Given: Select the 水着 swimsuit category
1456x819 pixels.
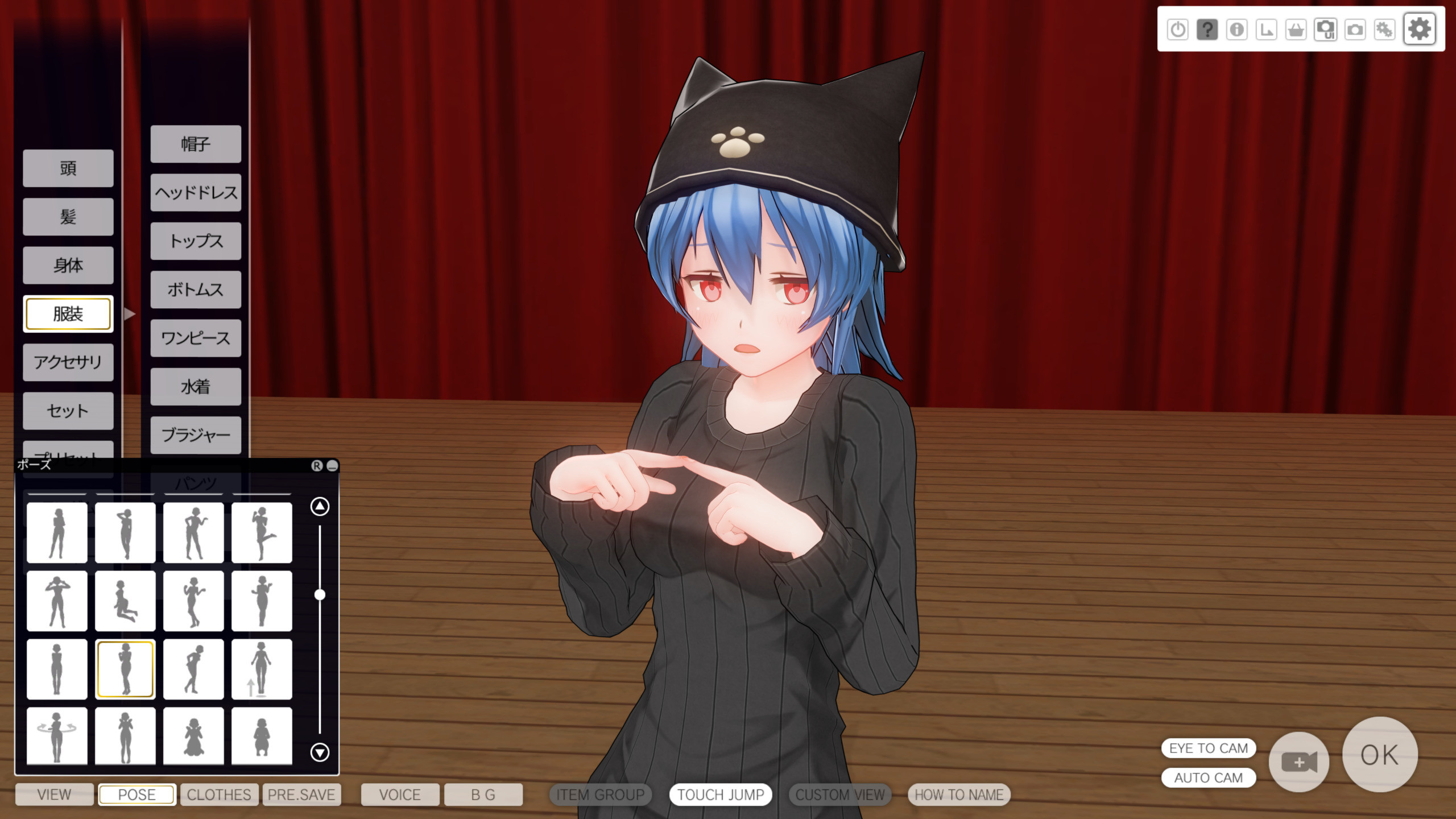Looking at the screenshot, I should tap(196, 387).
